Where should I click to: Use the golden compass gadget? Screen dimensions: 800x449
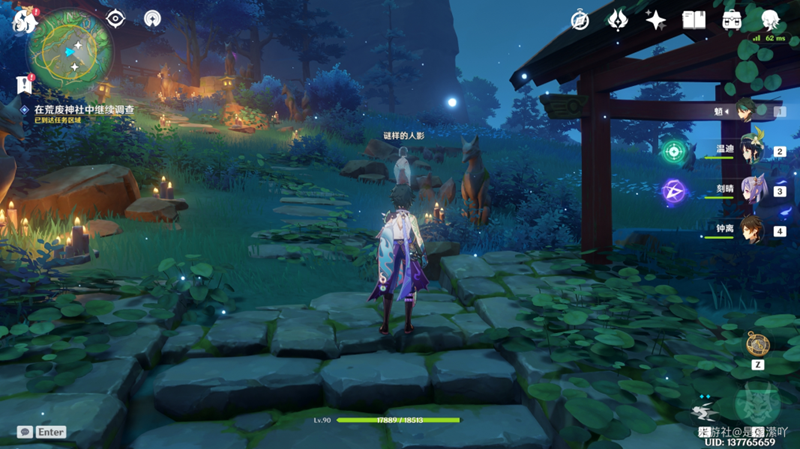[x=757, y=344]
